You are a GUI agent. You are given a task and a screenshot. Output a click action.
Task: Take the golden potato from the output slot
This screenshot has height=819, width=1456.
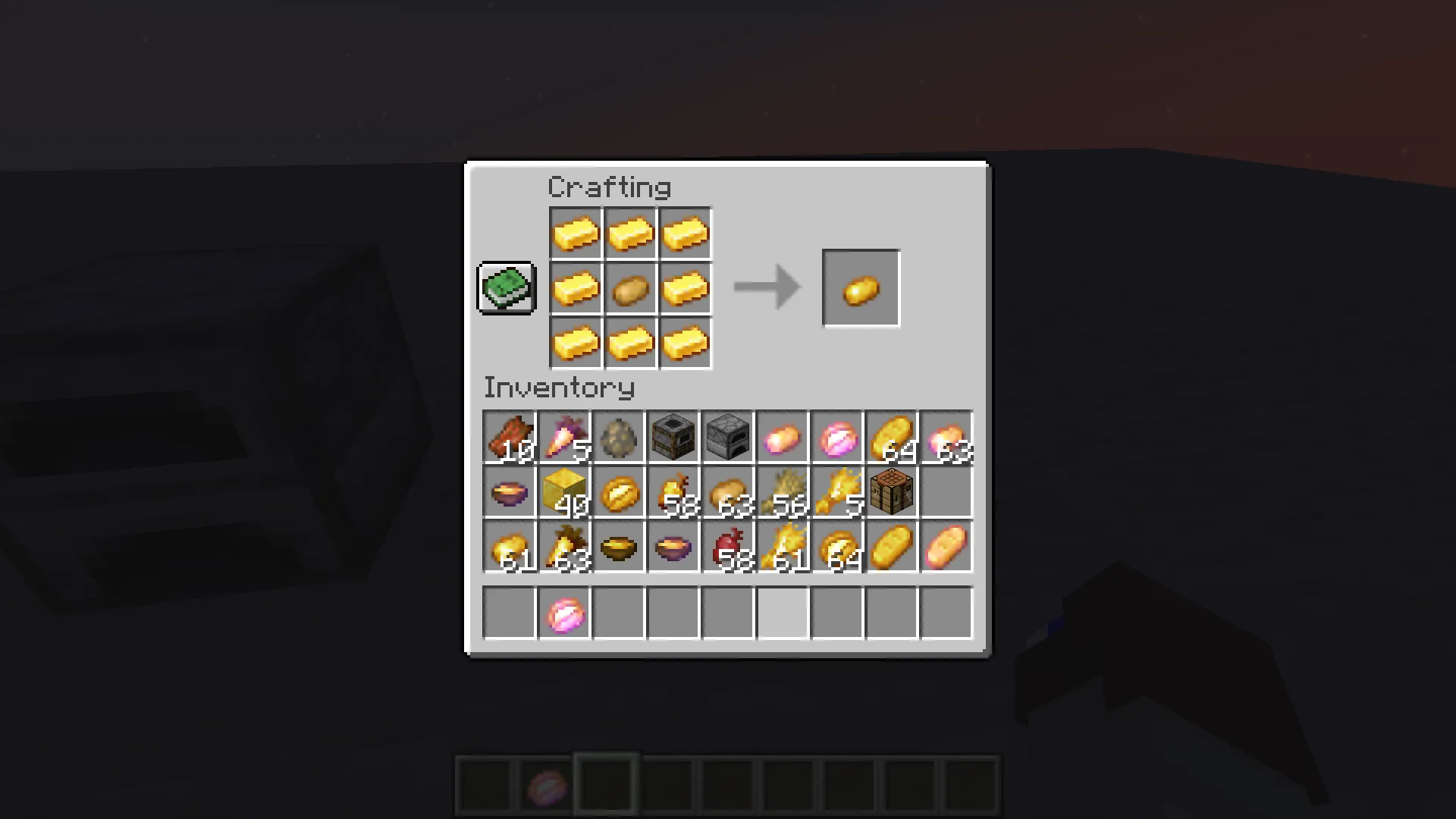coord(861,287)
